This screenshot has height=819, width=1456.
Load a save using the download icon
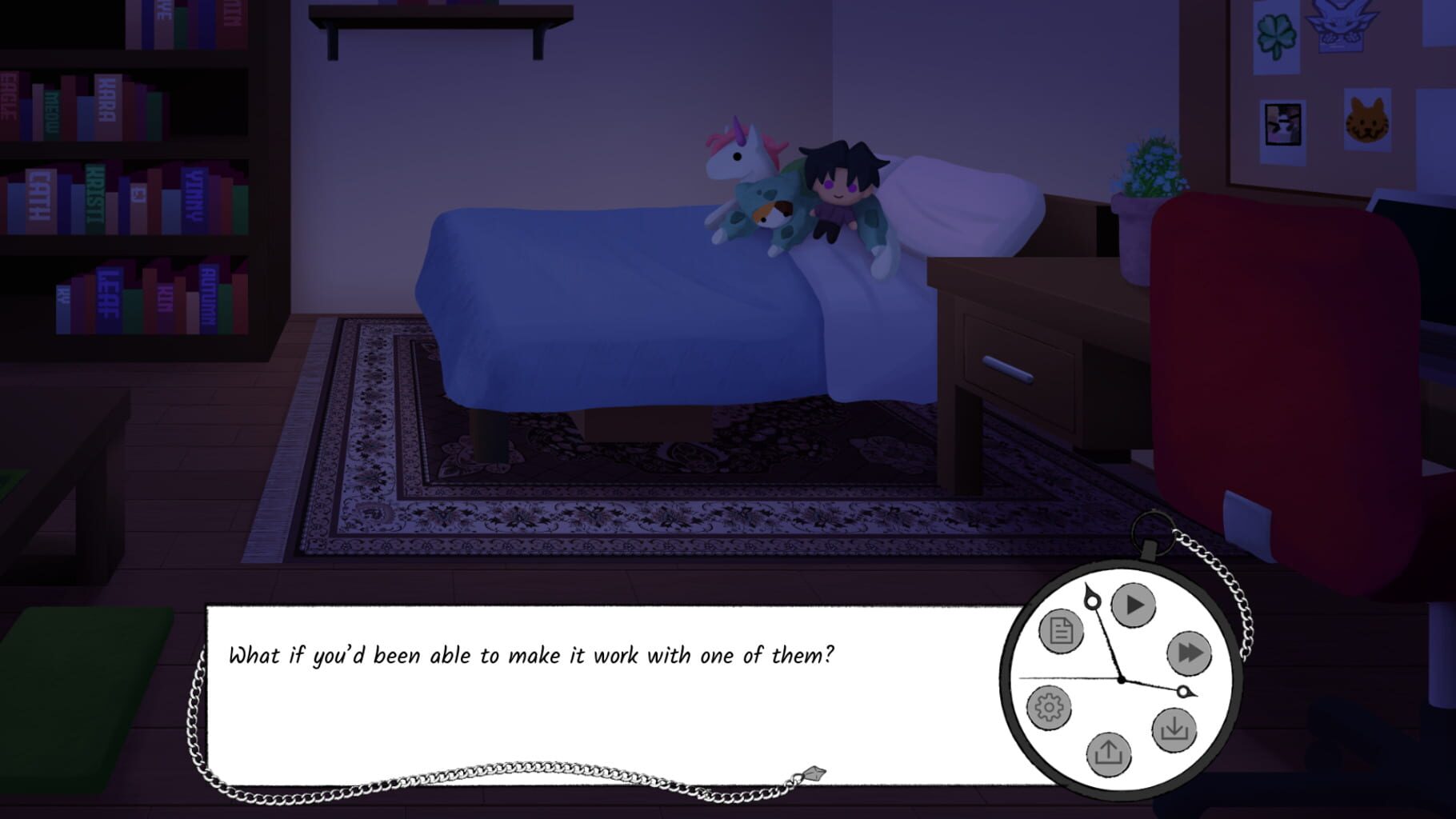click(x=1173, y=730)
